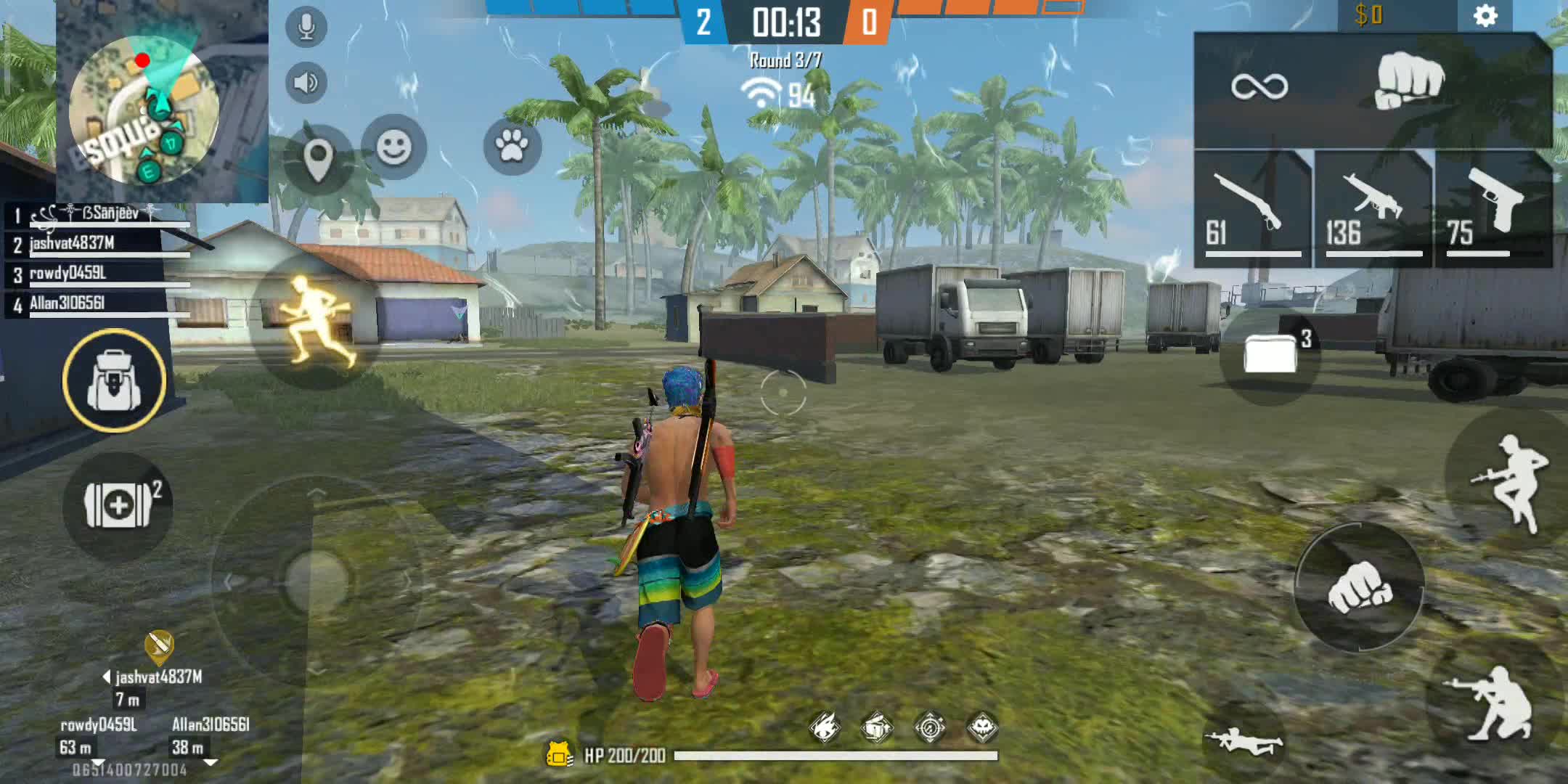Punch with the fist attack button
This screenshot has height=784, width=1568.
pyautogui.click(x=1360, y=587)
